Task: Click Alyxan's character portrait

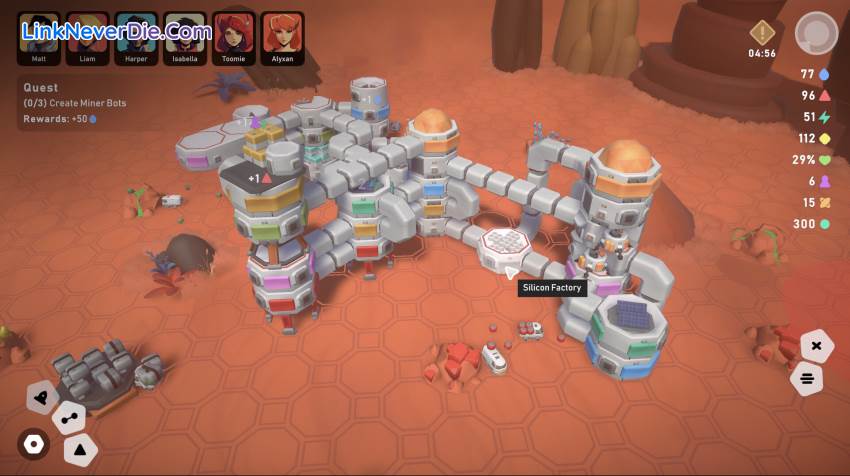Action: coord(283,33)
